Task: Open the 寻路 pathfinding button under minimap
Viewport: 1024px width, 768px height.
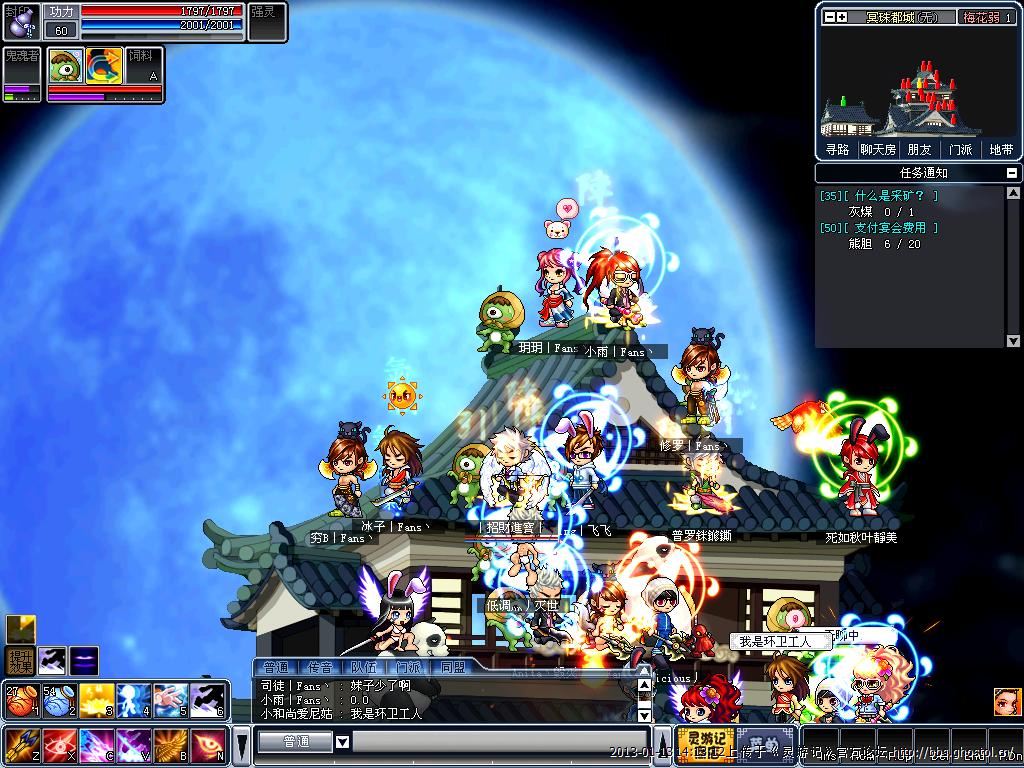Action: [x=837, y=149]
